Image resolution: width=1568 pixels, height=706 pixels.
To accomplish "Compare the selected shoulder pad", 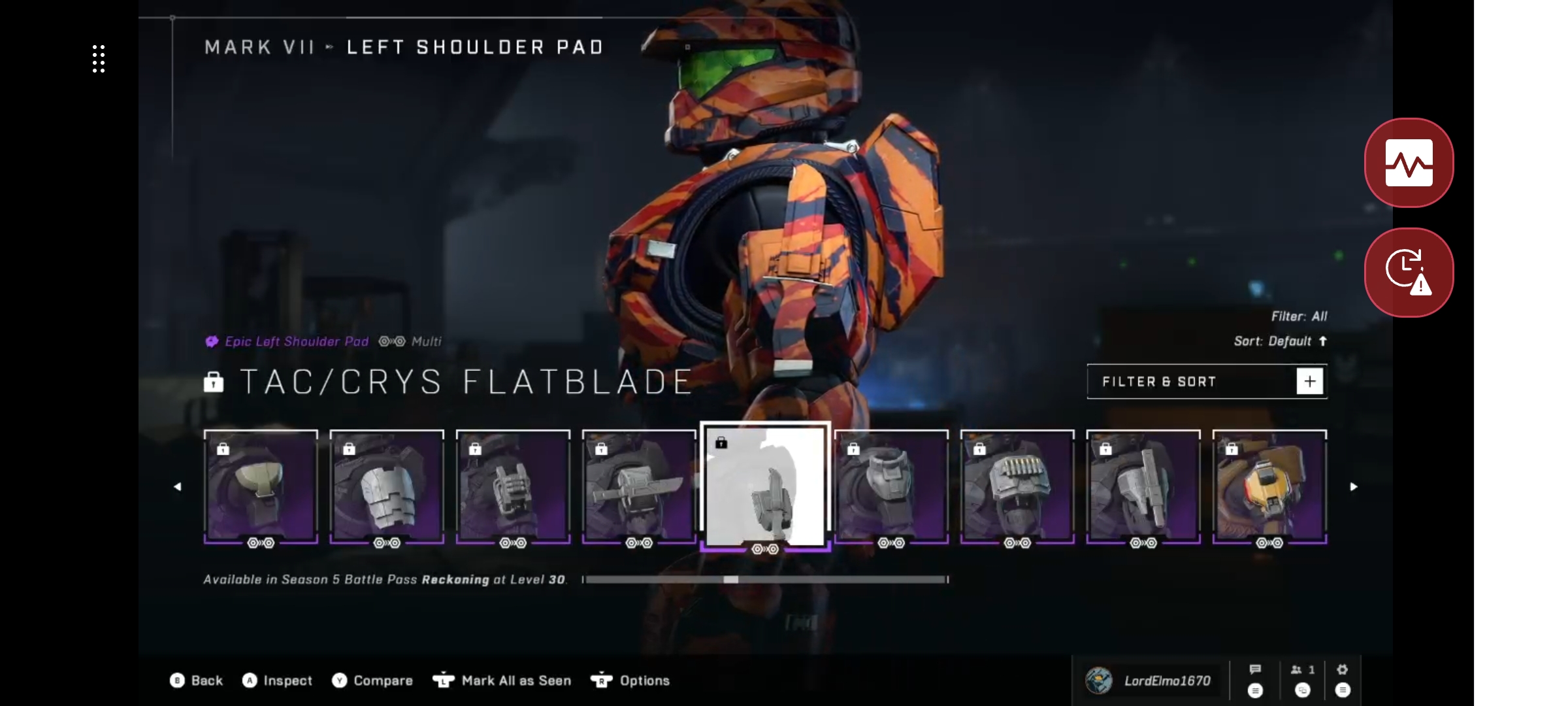I will [372, 681].
